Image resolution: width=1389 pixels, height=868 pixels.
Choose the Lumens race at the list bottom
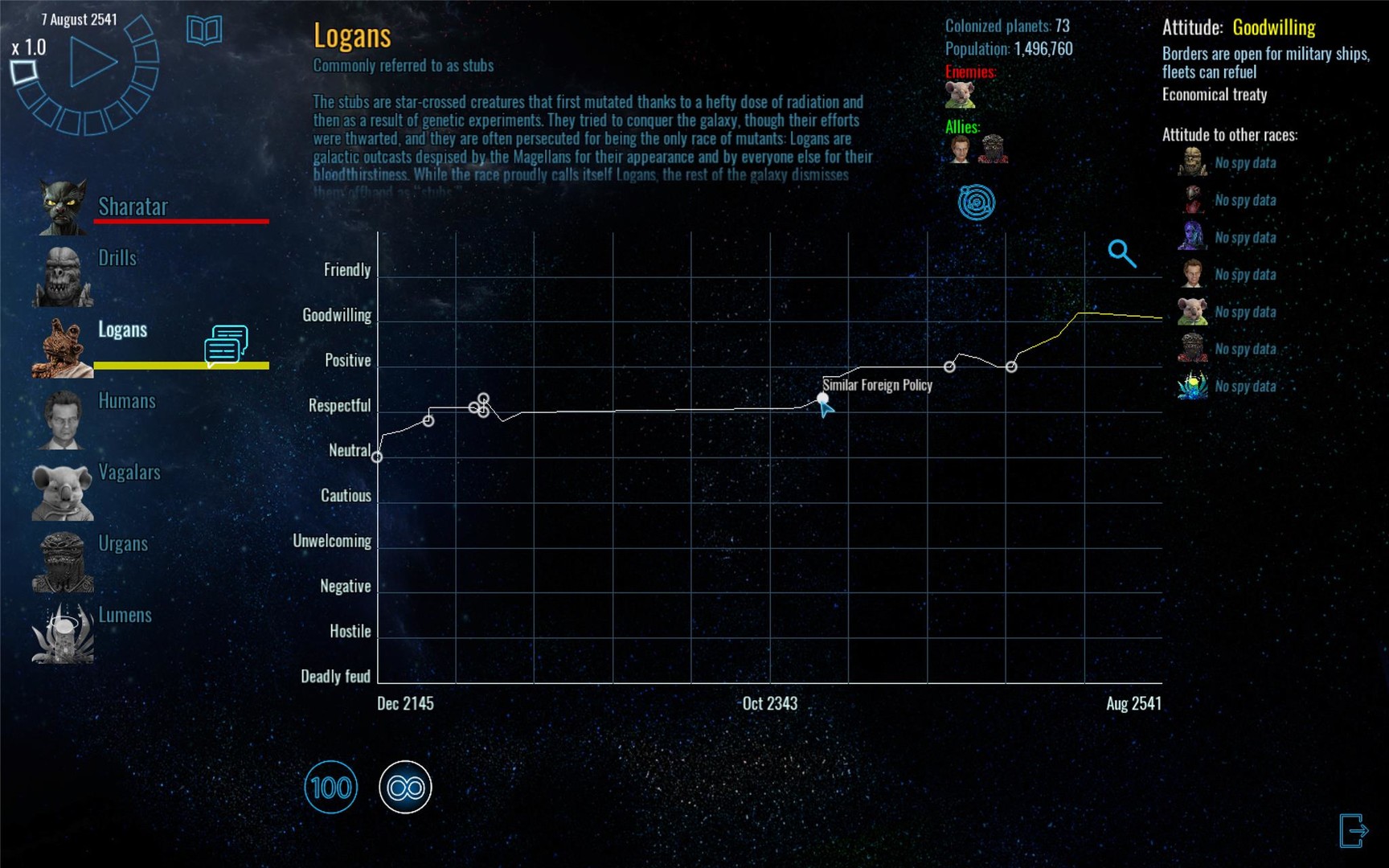point(125,616)
